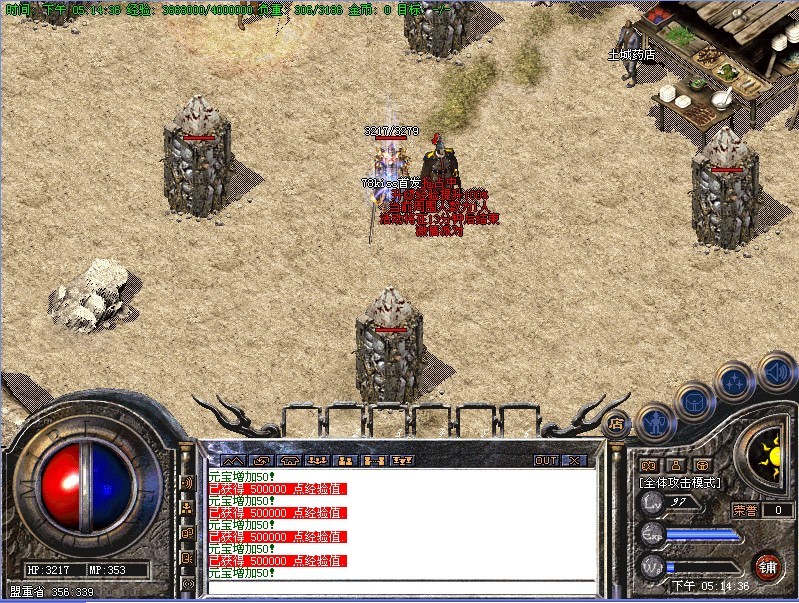Open the two-person icon on chat toolbar
The image size is (799, 603).
pos(346,461)
